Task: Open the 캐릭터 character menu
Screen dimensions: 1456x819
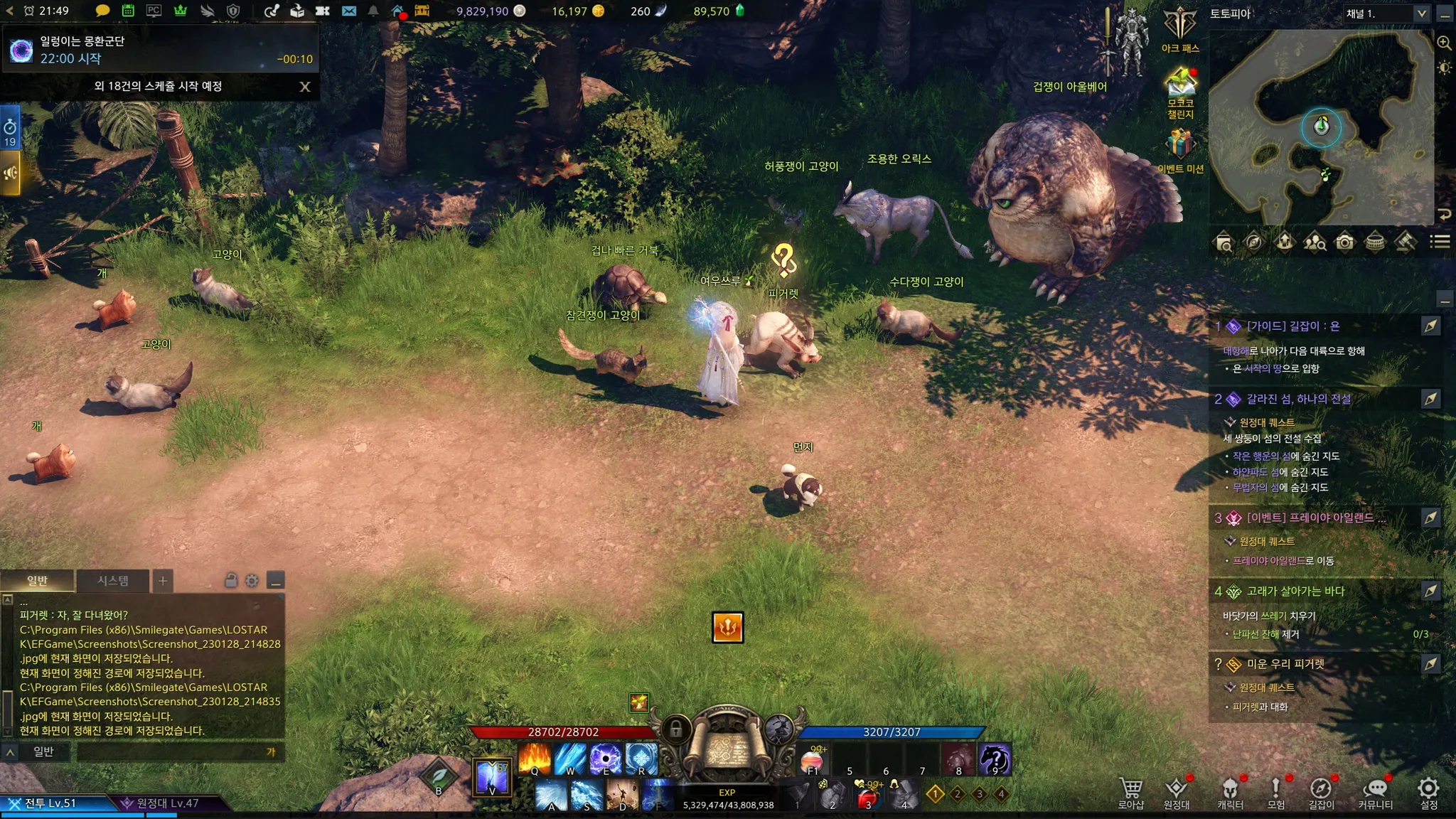Action: (1230, 792)
